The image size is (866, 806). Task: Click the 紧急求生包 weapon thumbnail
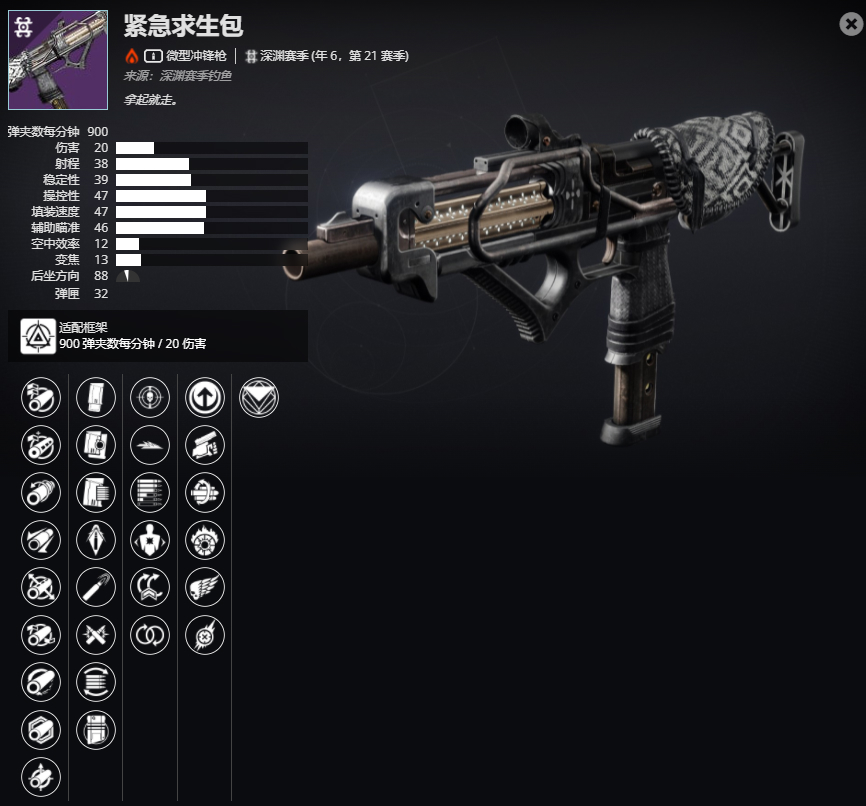tap(58, 60)
